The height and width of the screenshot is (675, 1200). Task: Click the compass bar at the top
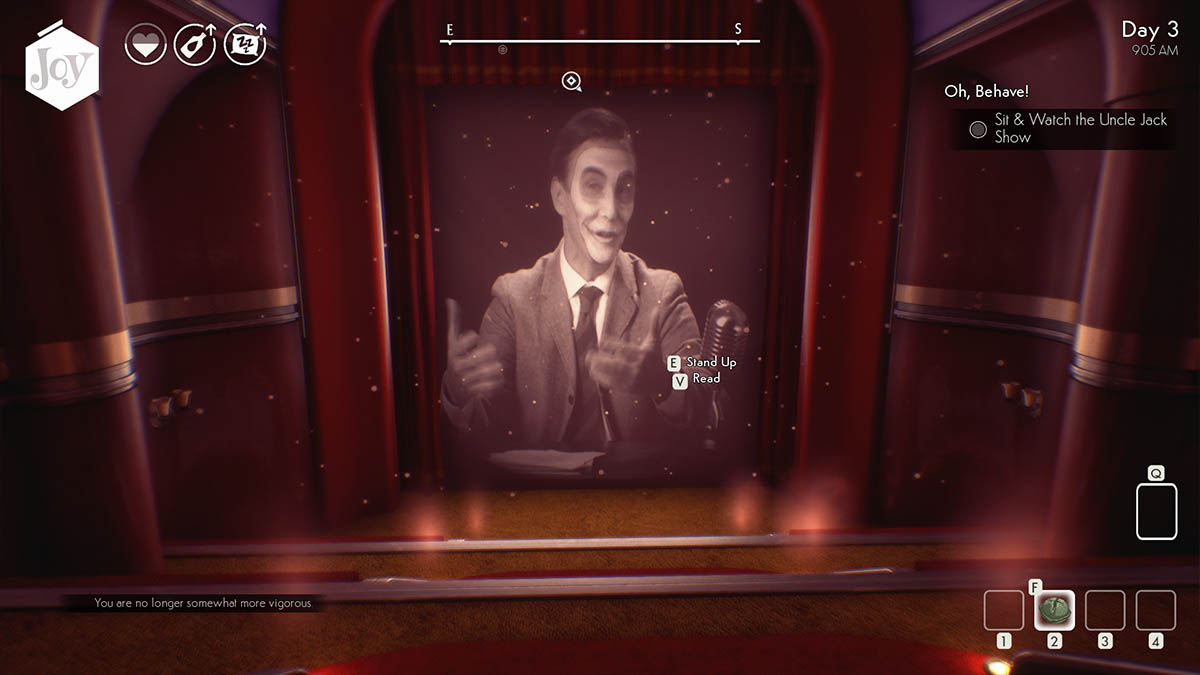click(x=599, y=41)
